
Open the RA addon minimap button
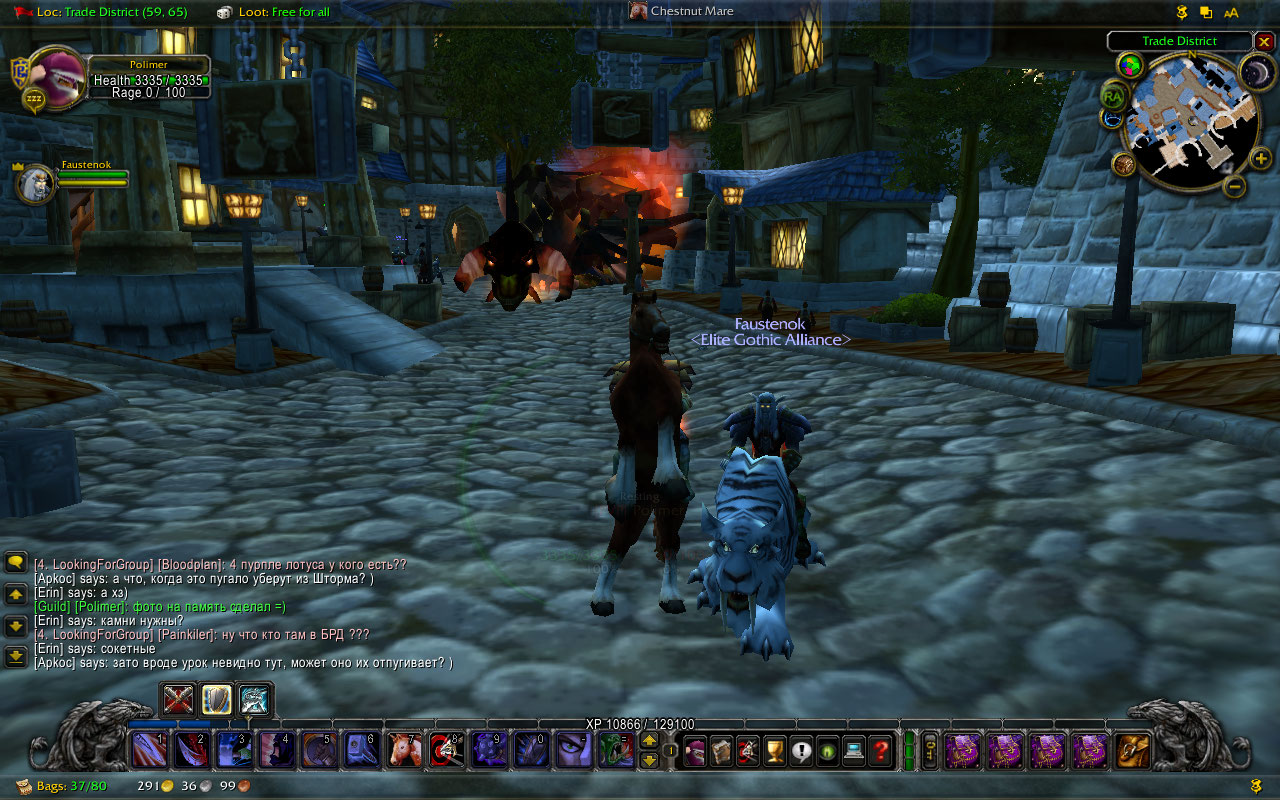point(1113,96)
